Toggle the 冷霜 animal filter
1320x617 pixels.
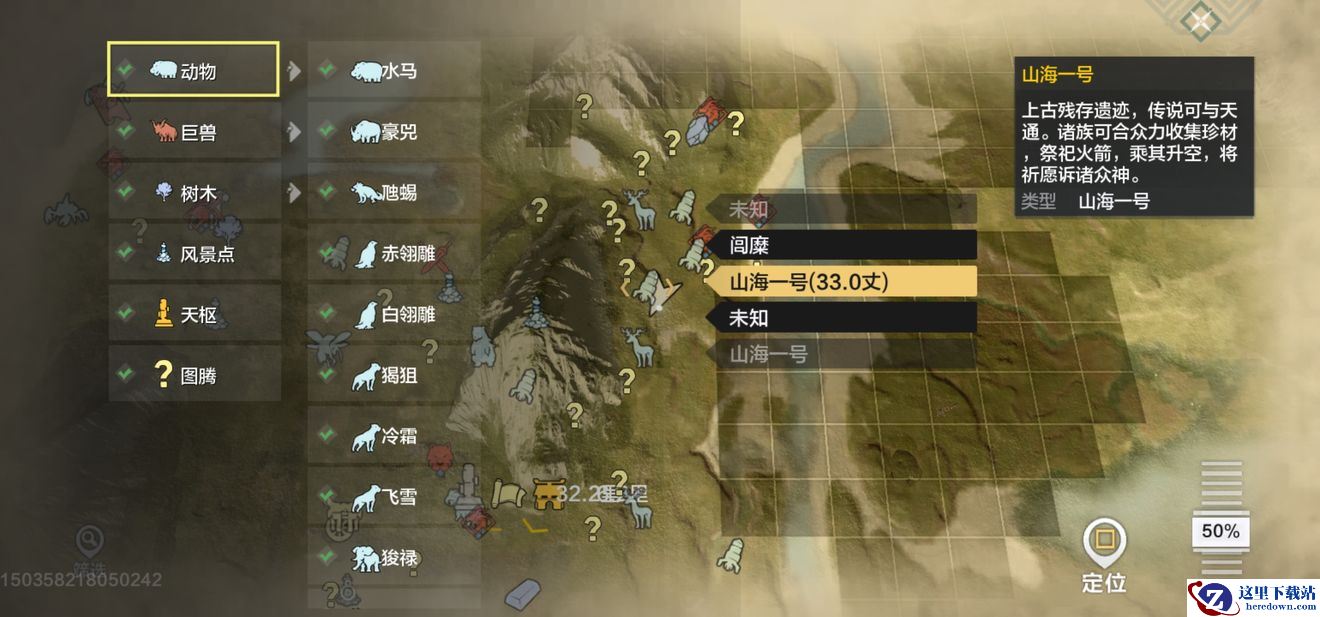[393, 436]
